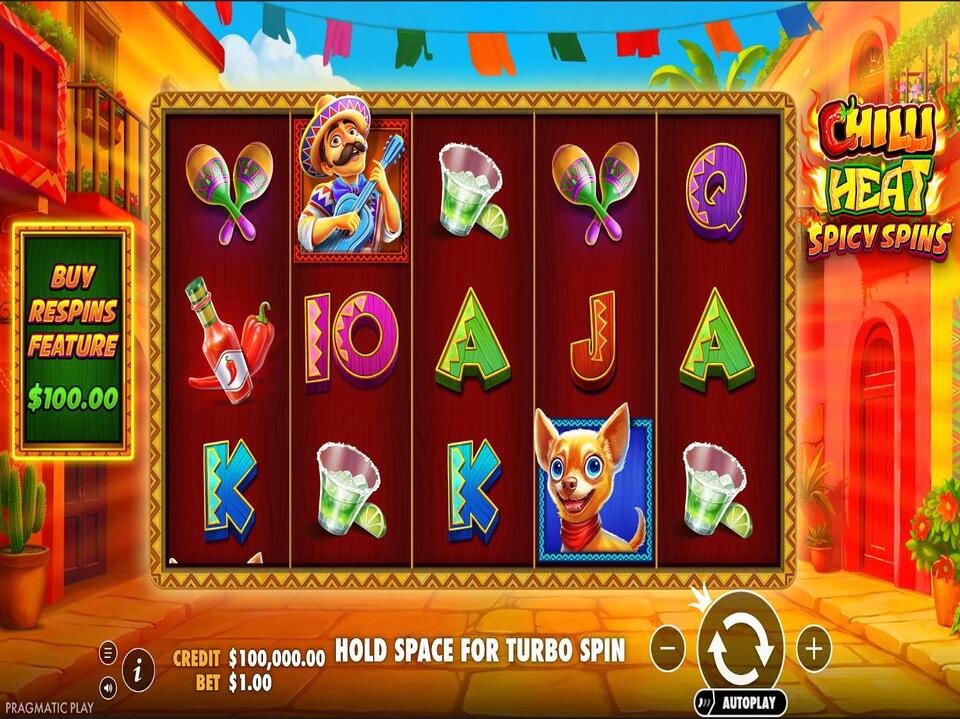Screen dimensions: 960x719
Task: Increase the bet with the plus button
Action: pos(814,649)
